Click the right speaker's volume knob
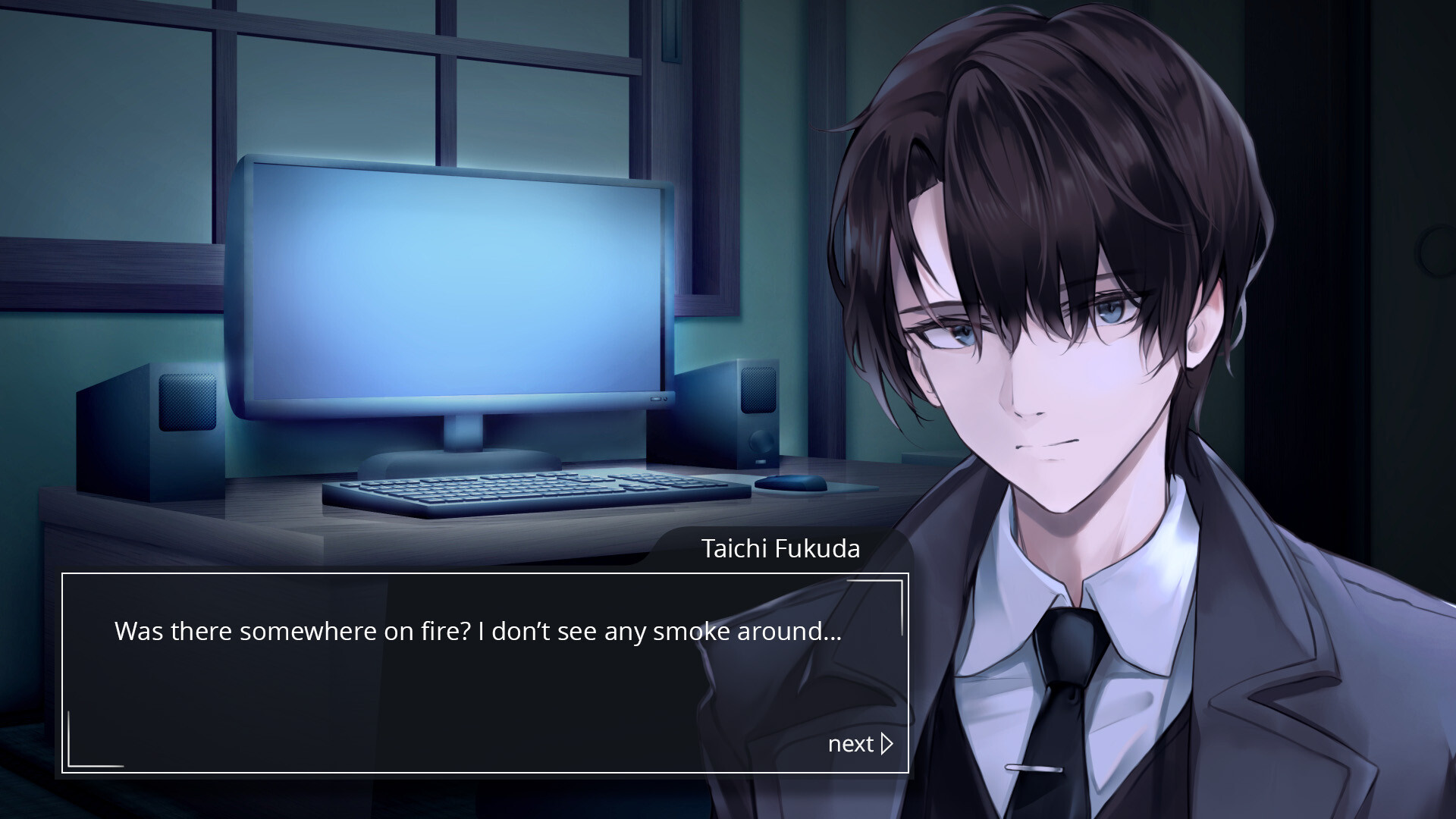 click(760, 442)
